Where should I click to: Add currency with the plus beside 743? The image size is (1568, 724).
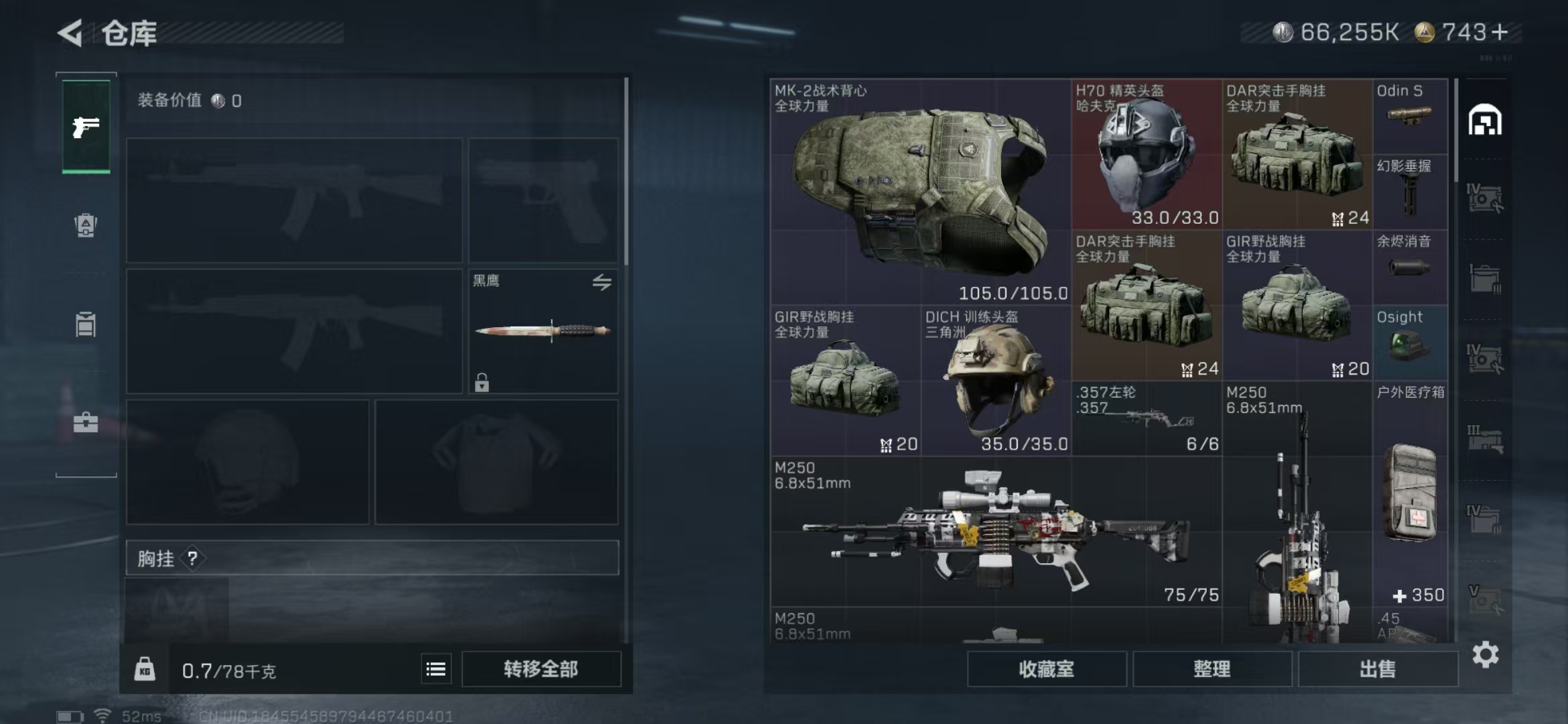pyautogui.click(x=1500, y=32)
